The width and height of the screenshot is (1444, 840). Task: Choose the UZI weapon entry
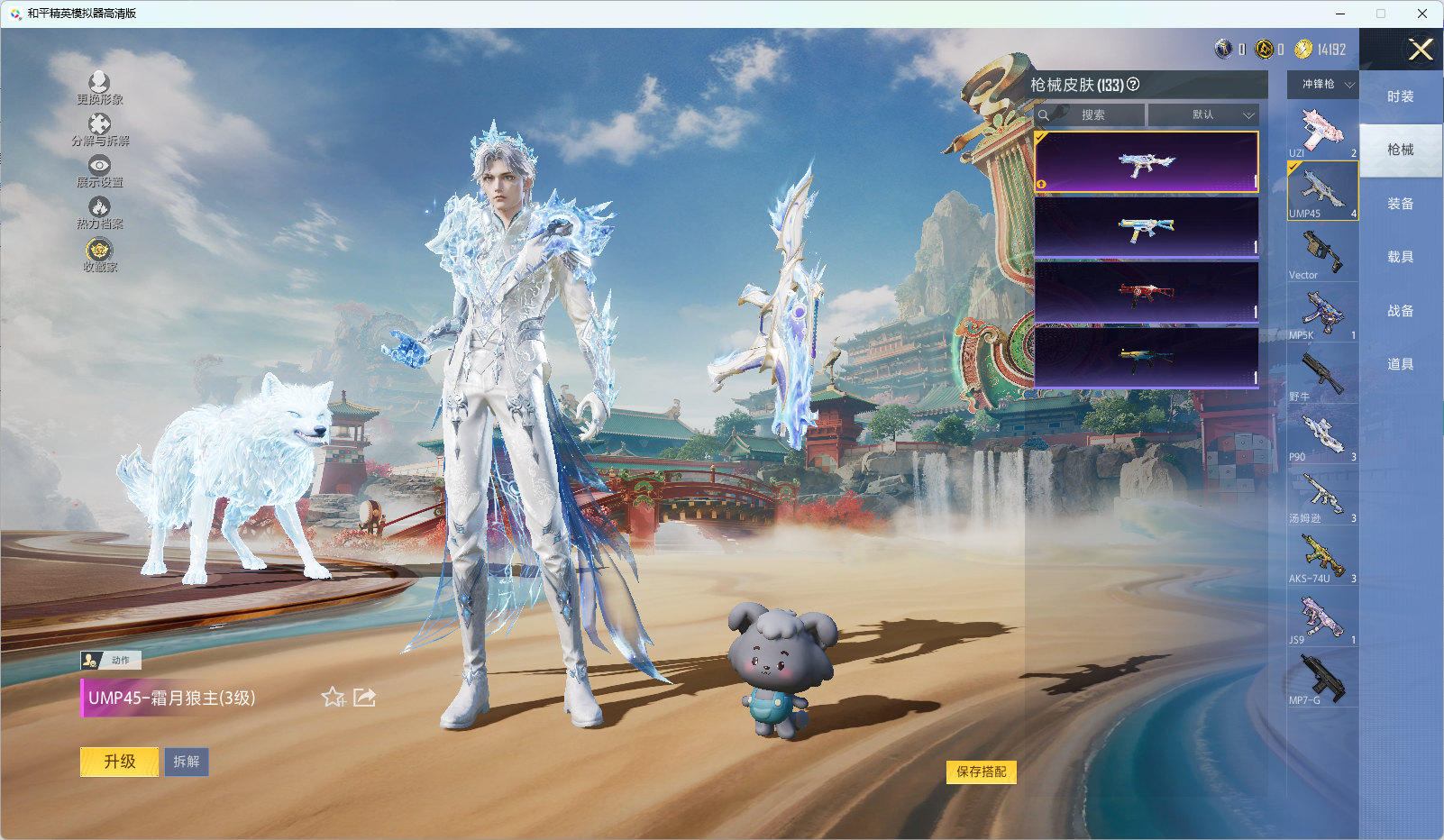click(1322, 132)
